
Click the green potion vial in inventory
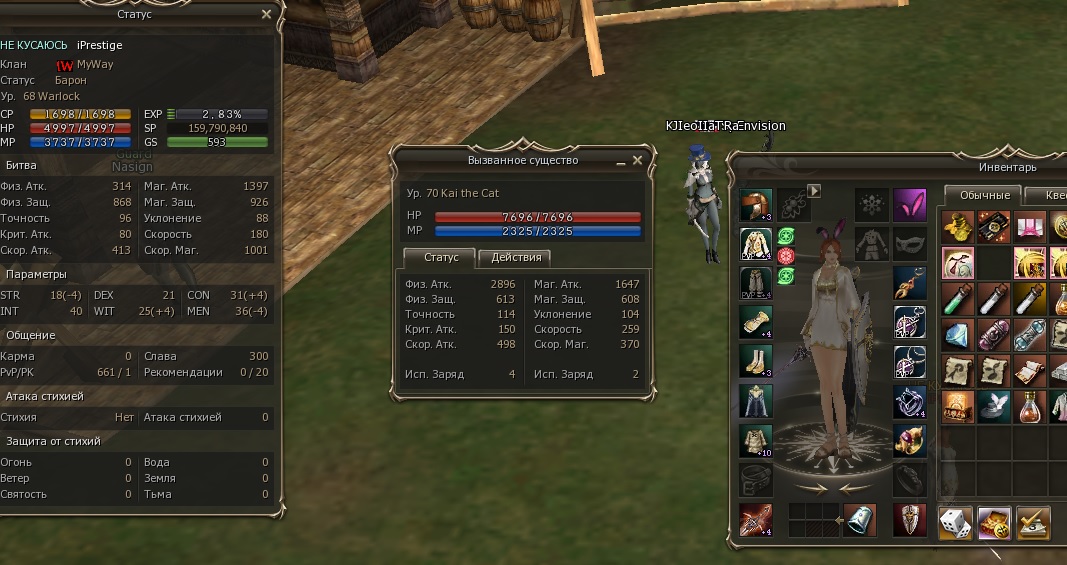[957, 297]
